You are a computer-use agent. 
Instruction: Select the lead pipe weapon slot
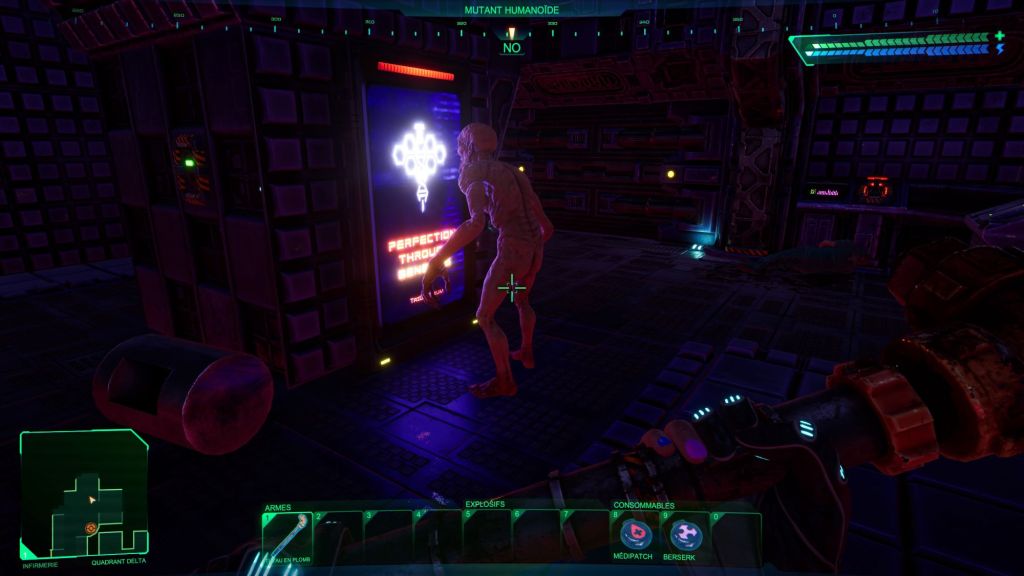point(286,536)
